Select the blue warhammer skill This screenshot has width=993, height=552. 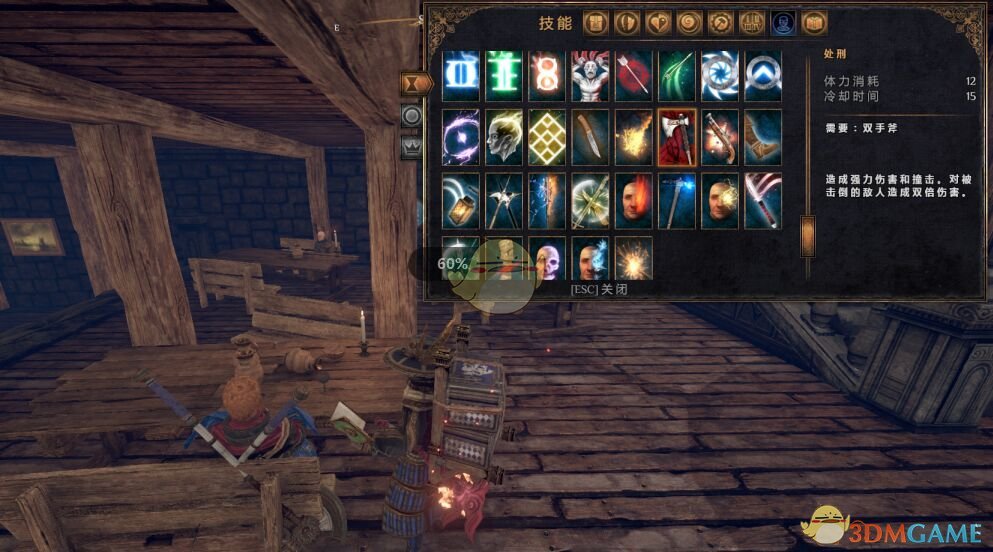point(677,199)
